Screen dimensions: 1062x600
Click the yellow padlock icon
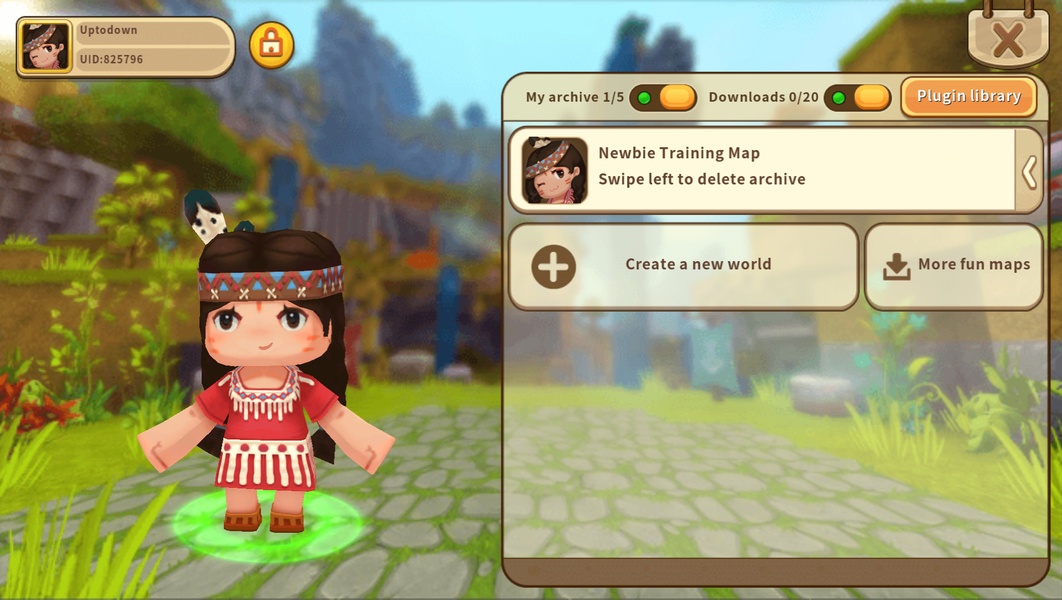click(271, 45)
